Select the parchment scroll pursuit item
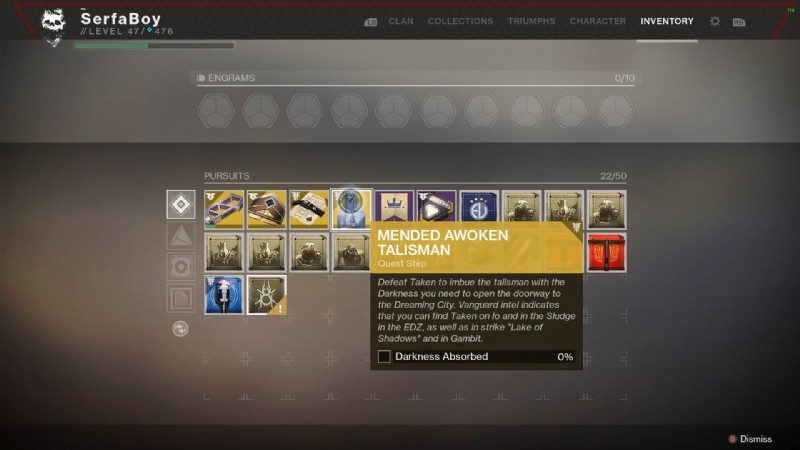This screenshot has width=800, height=450. 309,209
